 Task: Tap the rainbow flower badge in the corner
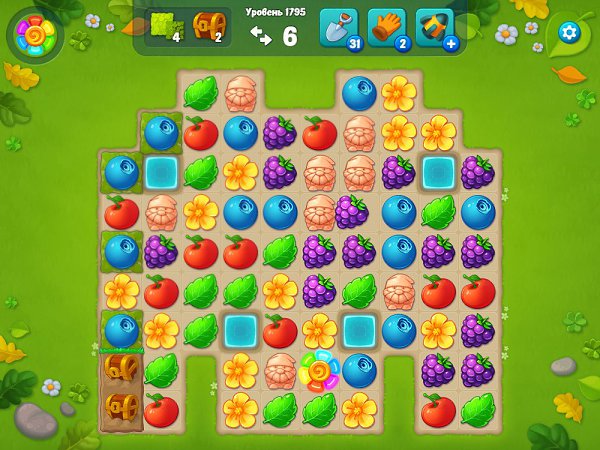(x=34, y=35)
